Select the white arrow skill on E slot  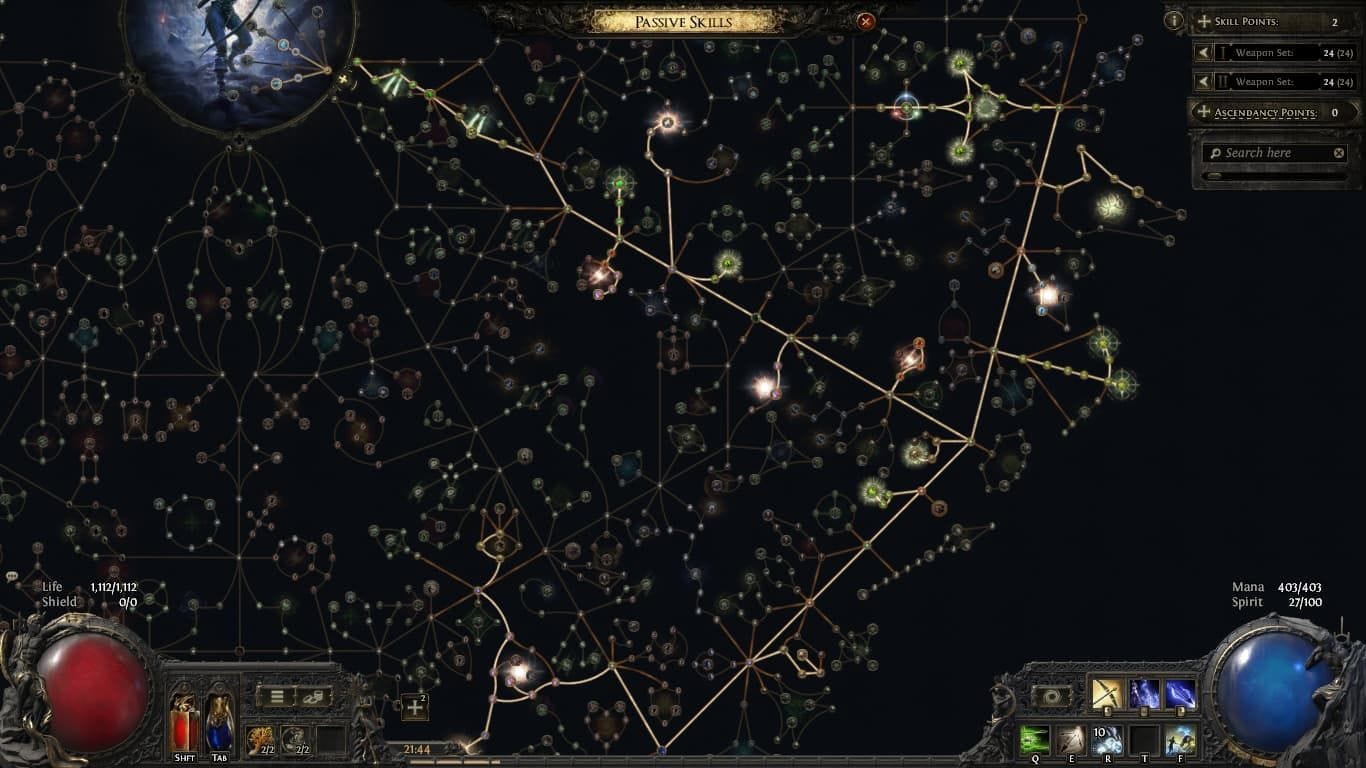pyautogui.click(x=1070, y=741)
